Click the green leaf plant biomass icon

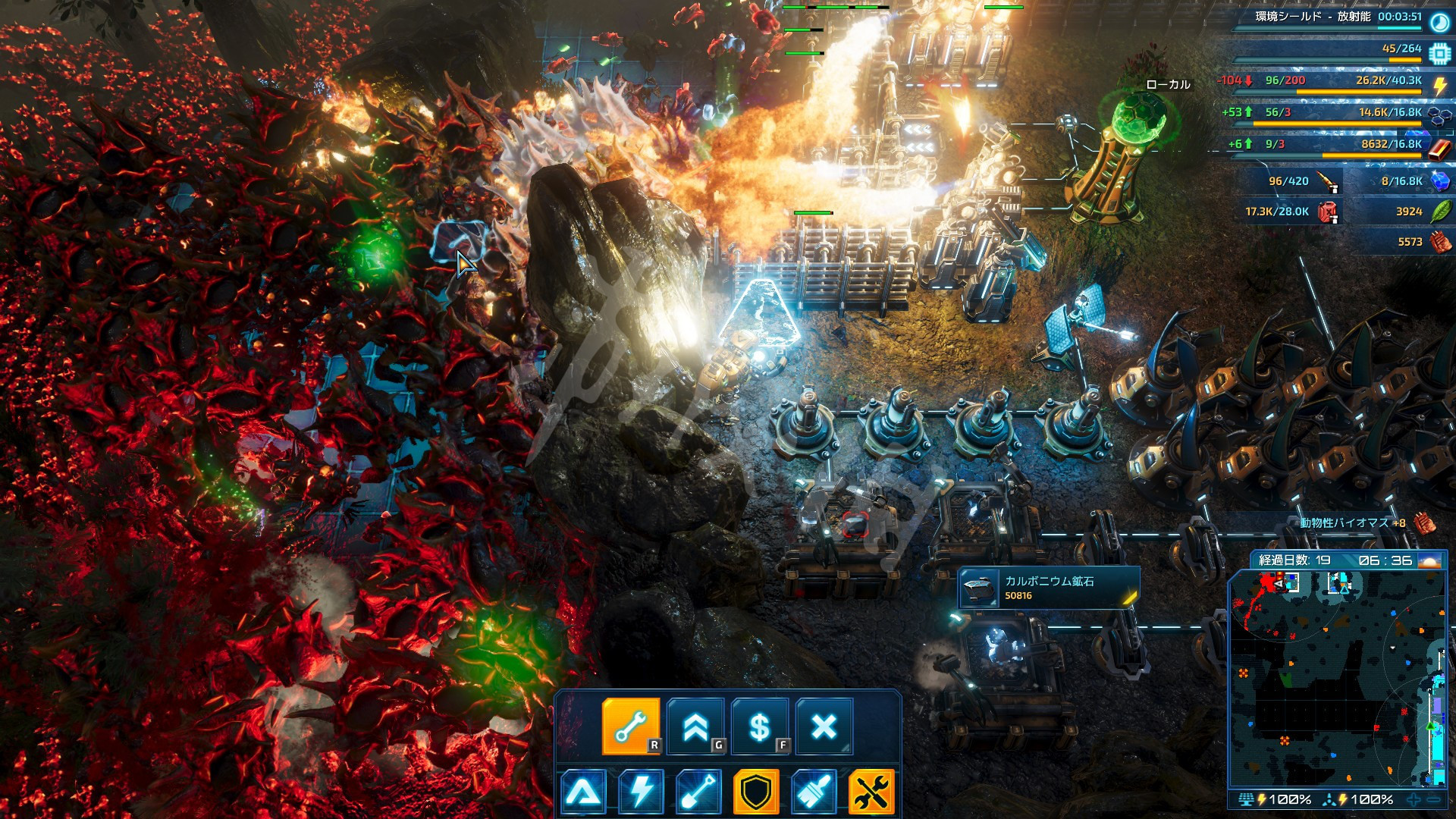pos(1439,212)
